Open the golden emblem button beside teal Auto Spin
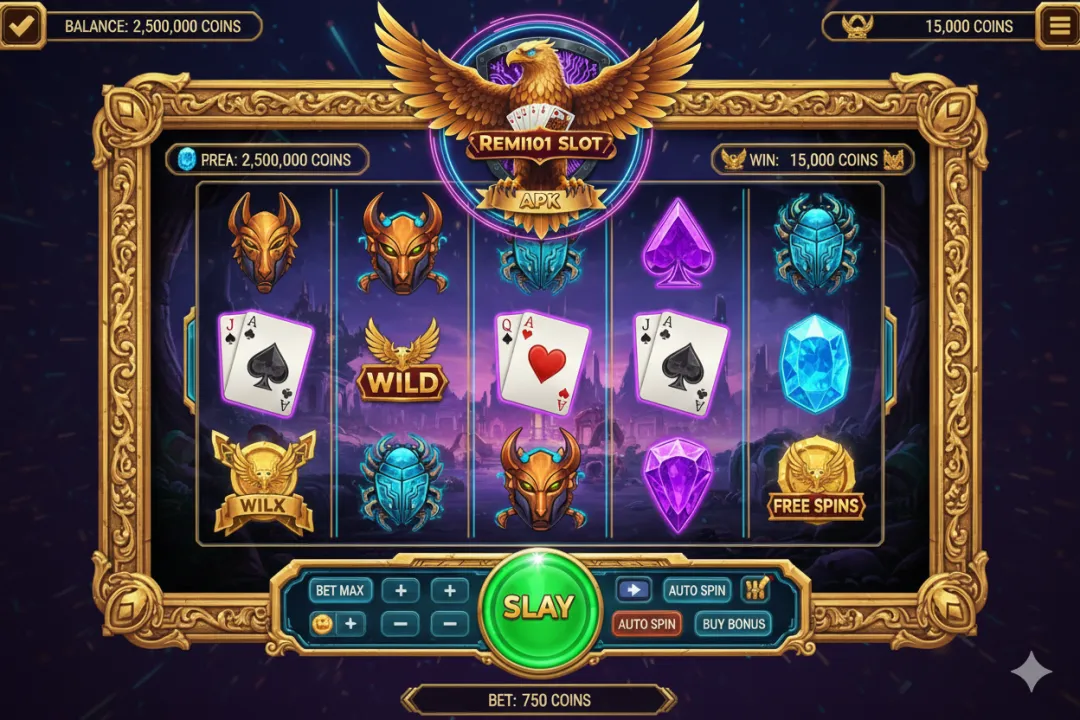 point(755,590)
